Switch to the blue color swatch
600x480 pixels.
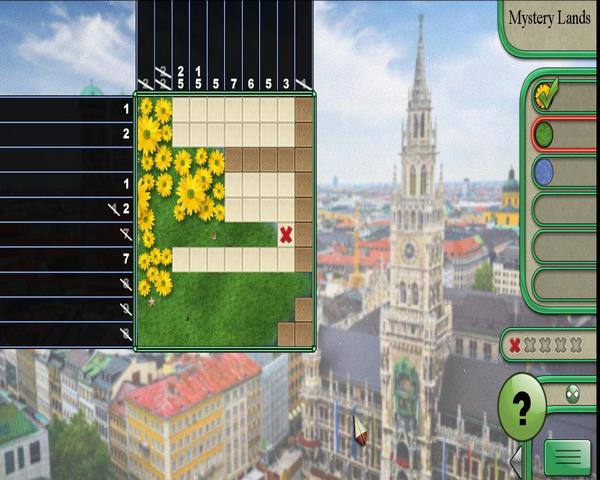545,171
